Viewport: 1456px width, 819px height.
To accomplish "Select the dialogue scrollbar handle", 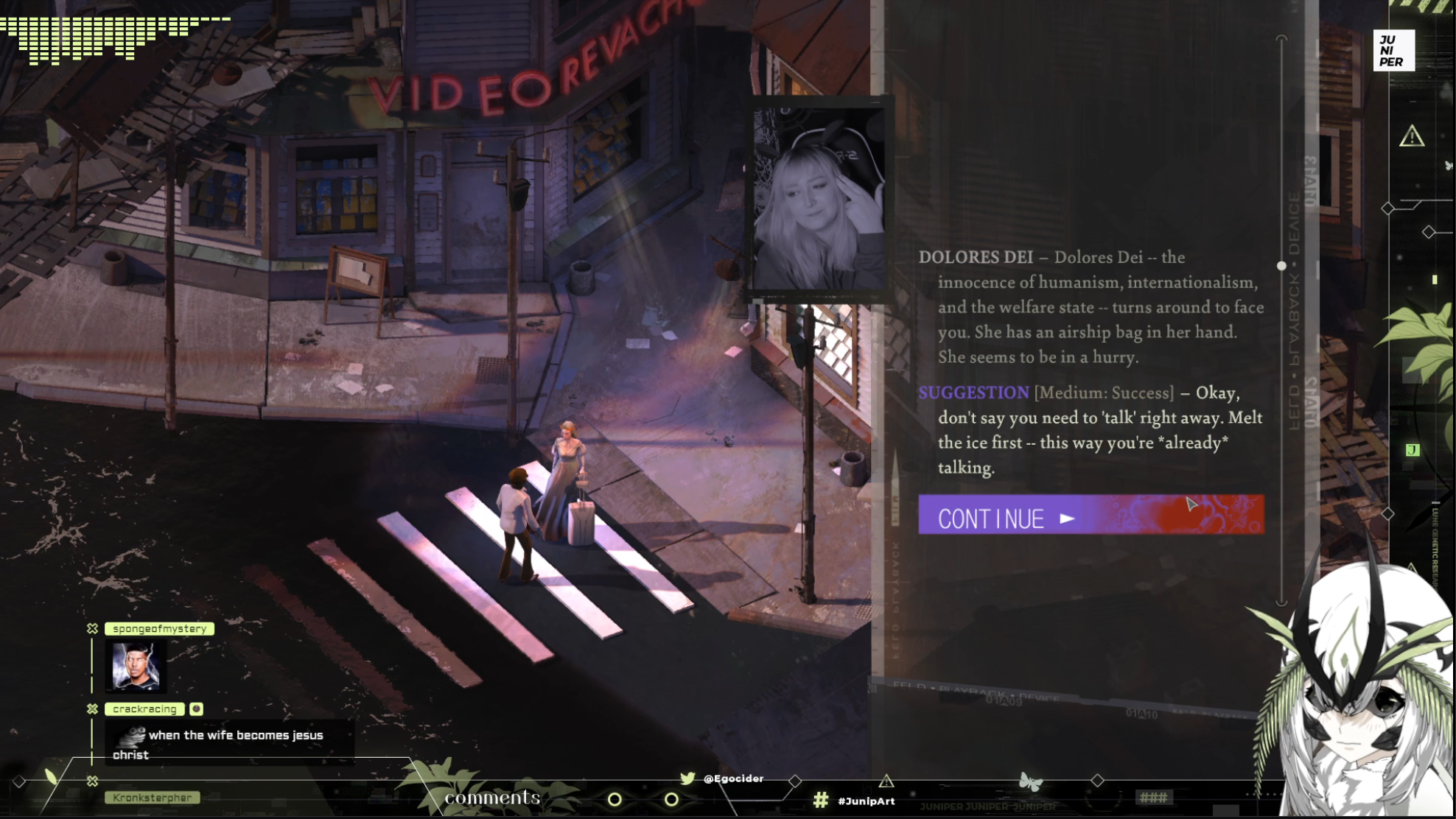I will click(1281, 266).
